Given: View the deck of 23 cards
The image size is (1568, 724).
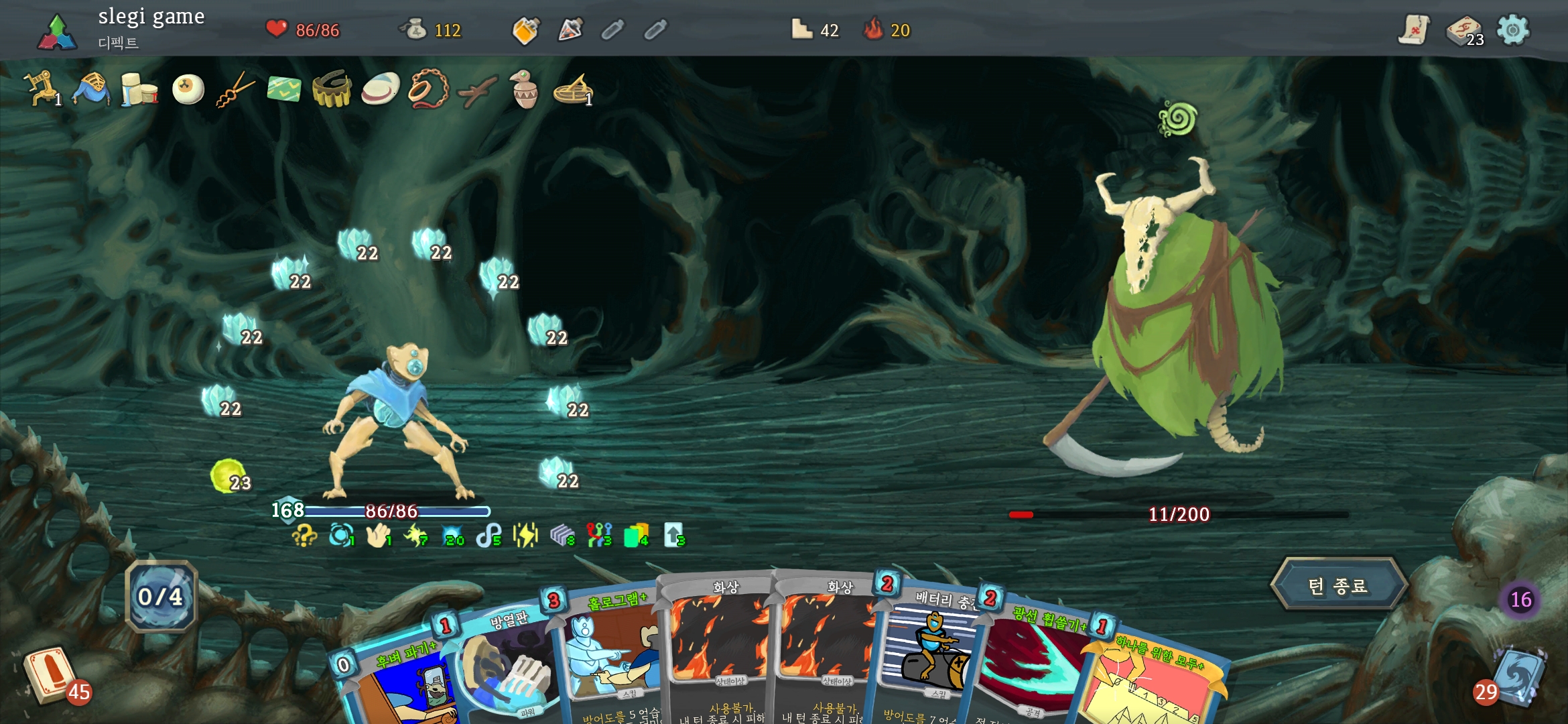Looking at the screenshot, I should coord(1464,32).
